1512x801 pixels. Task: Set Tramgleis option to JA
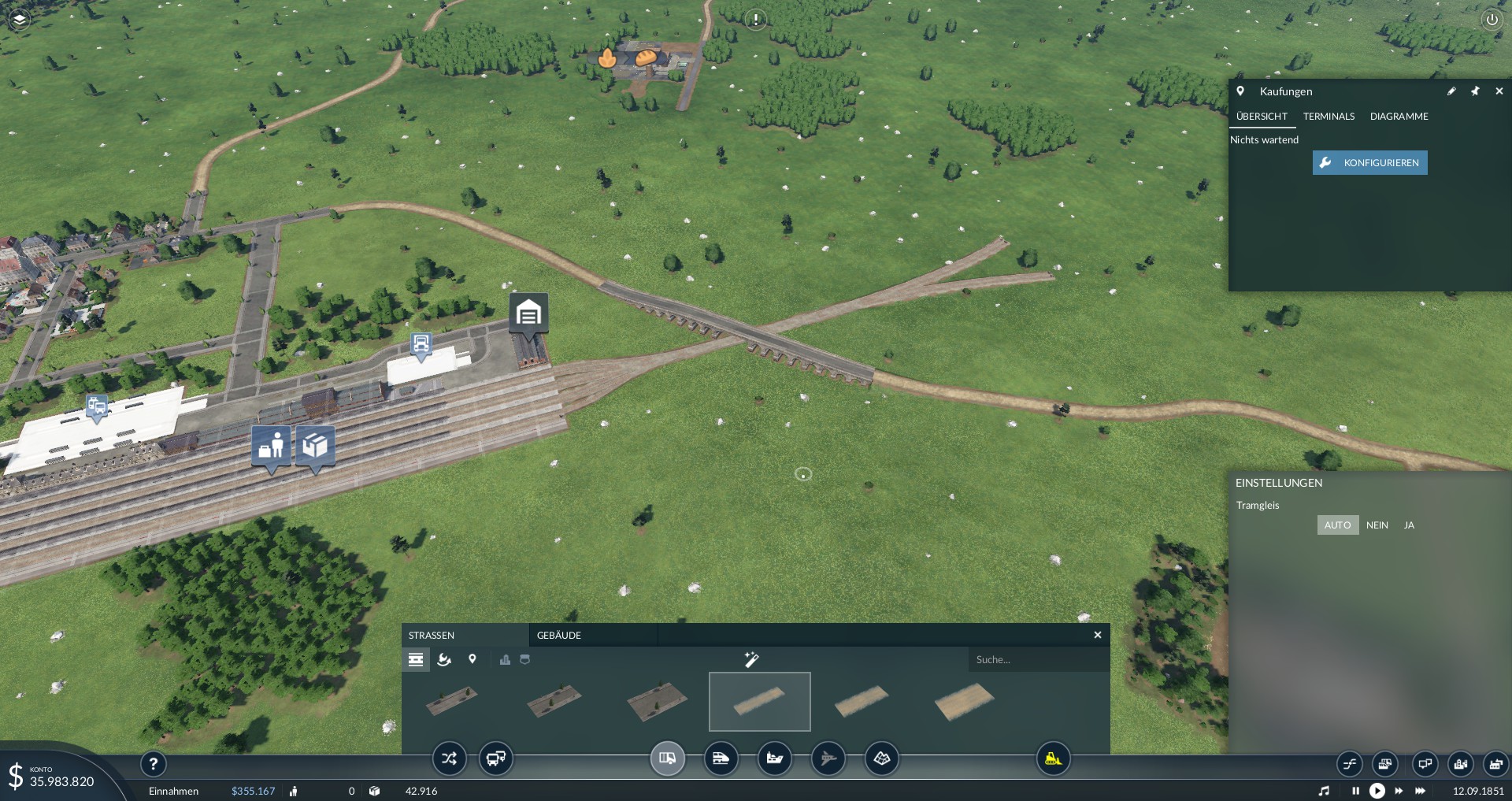(1409, 525)
